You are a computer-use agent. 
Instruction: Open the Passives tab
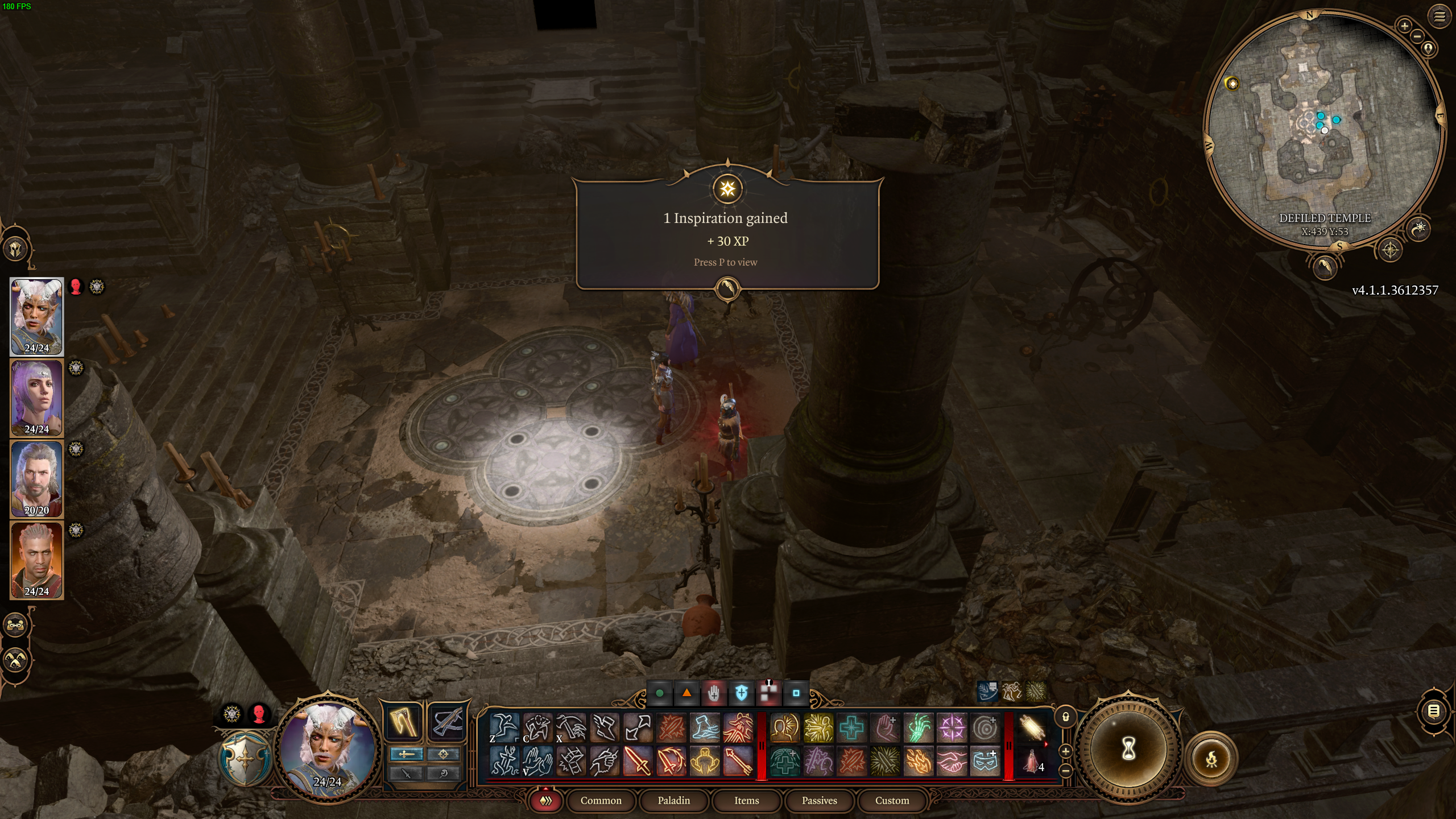click(819, 801)
